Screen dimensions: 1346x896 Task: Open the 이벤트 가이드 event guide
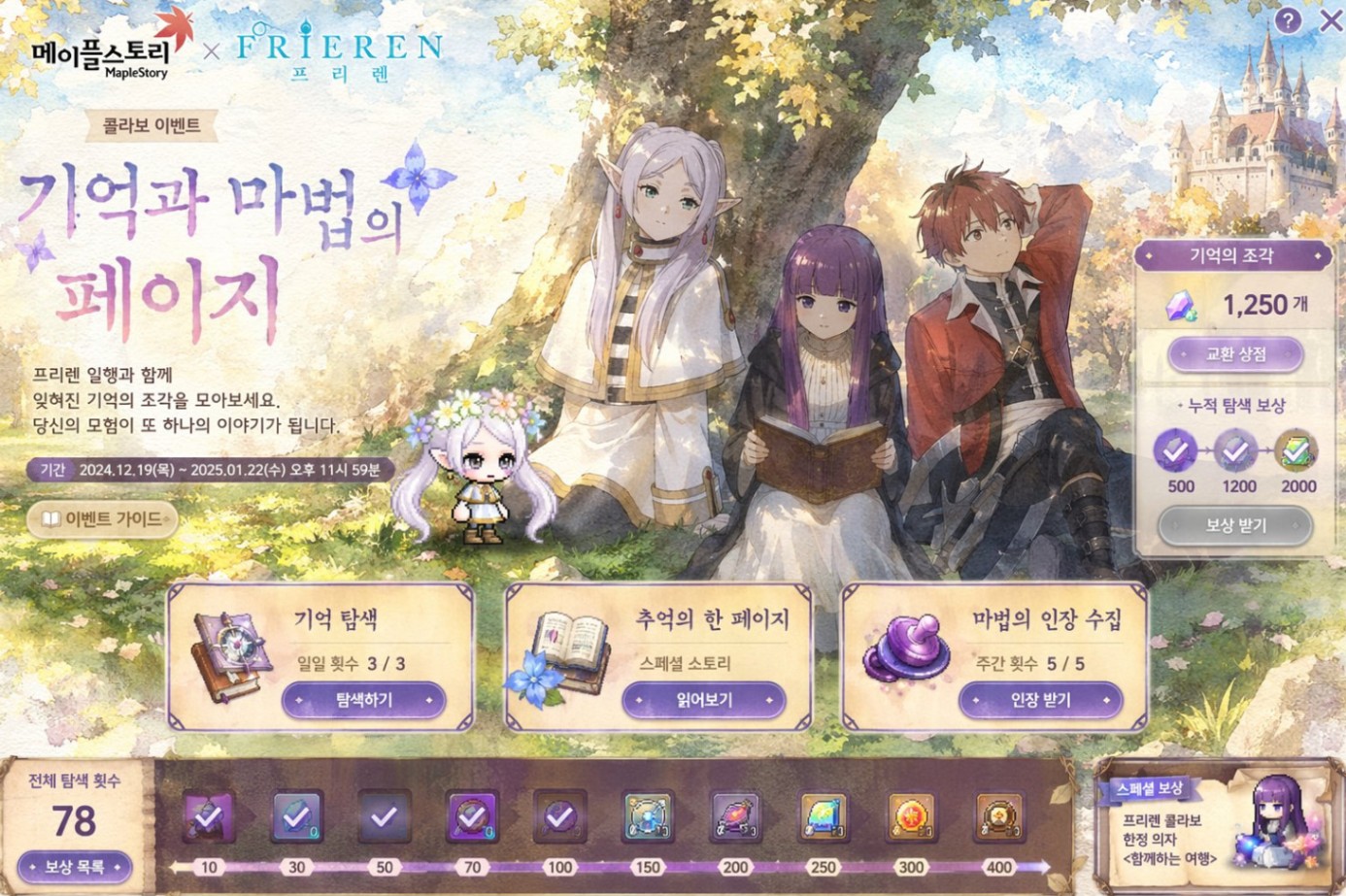(x=102, y=519)
